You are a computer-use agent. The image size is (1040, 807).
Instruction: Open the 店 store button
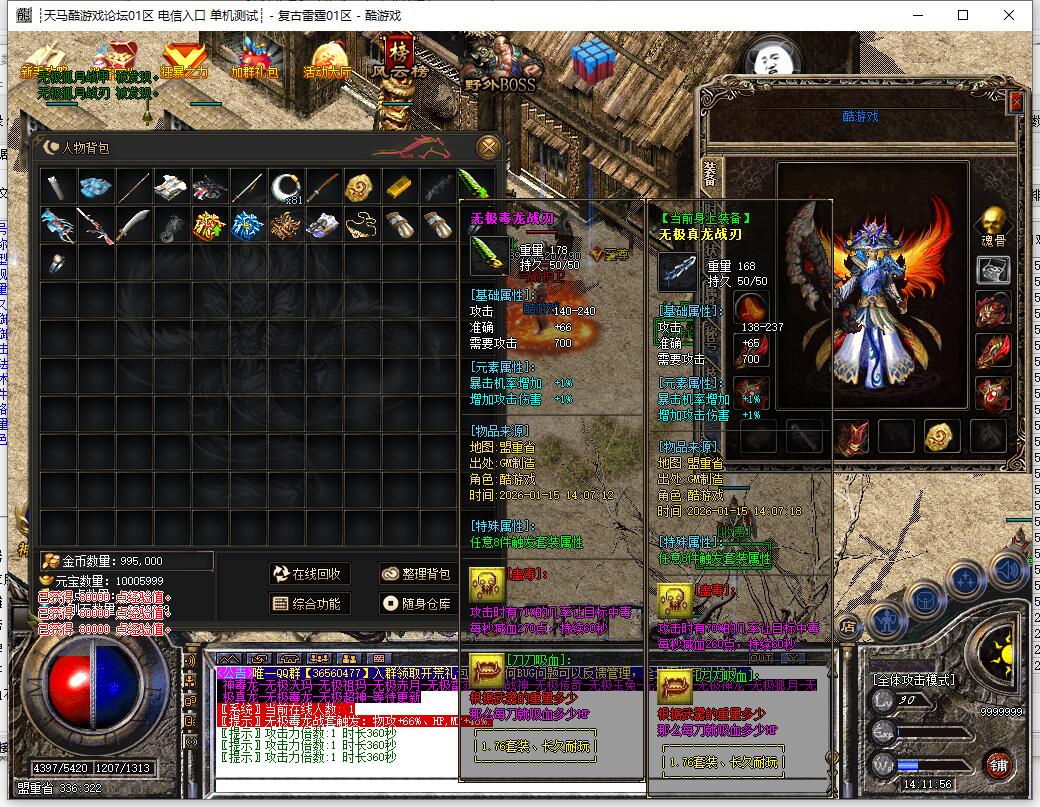pos(848,628)
